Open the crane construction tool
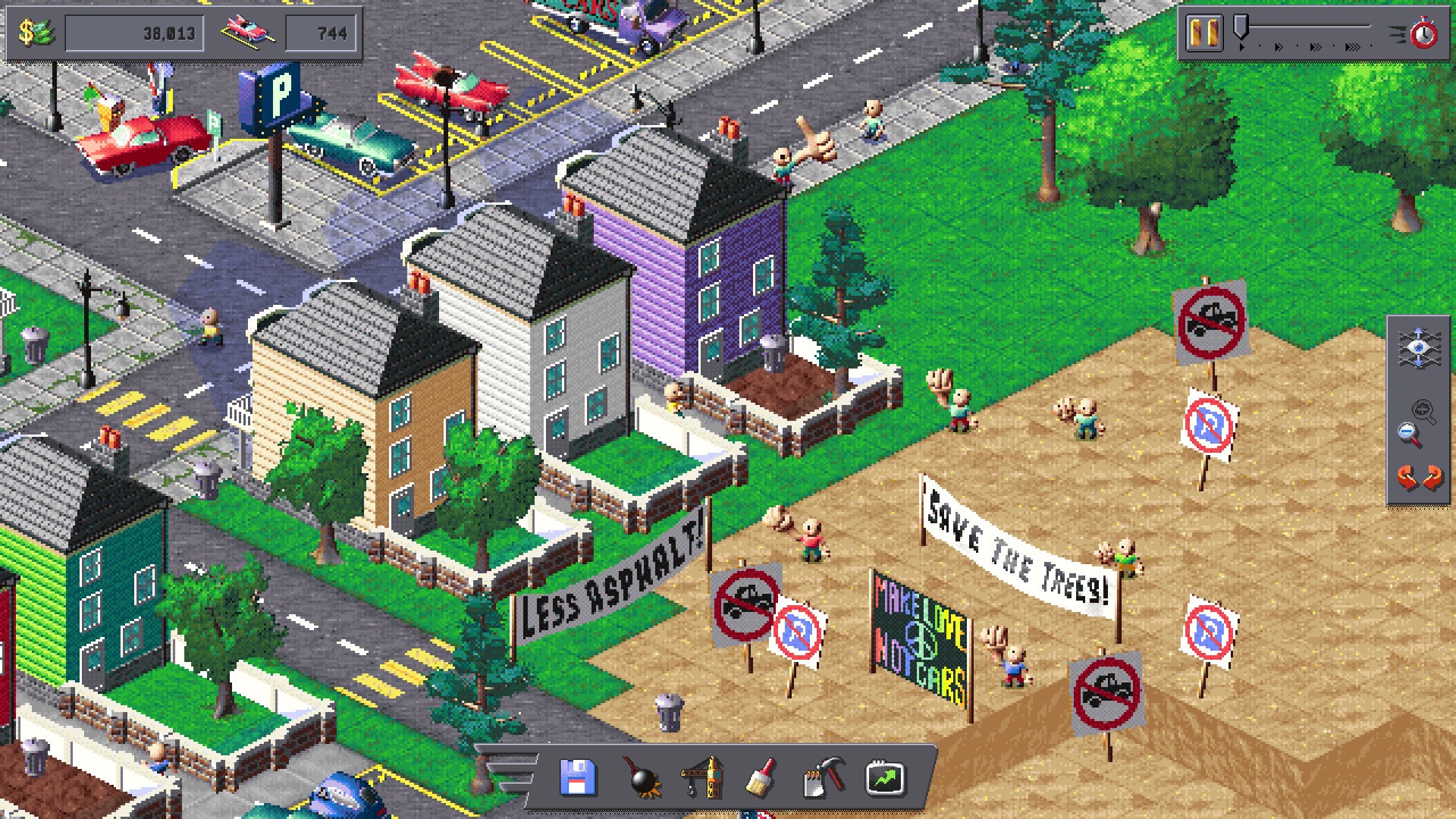The height and width of the screenshot is (819, 1456). tap(701, 778)
